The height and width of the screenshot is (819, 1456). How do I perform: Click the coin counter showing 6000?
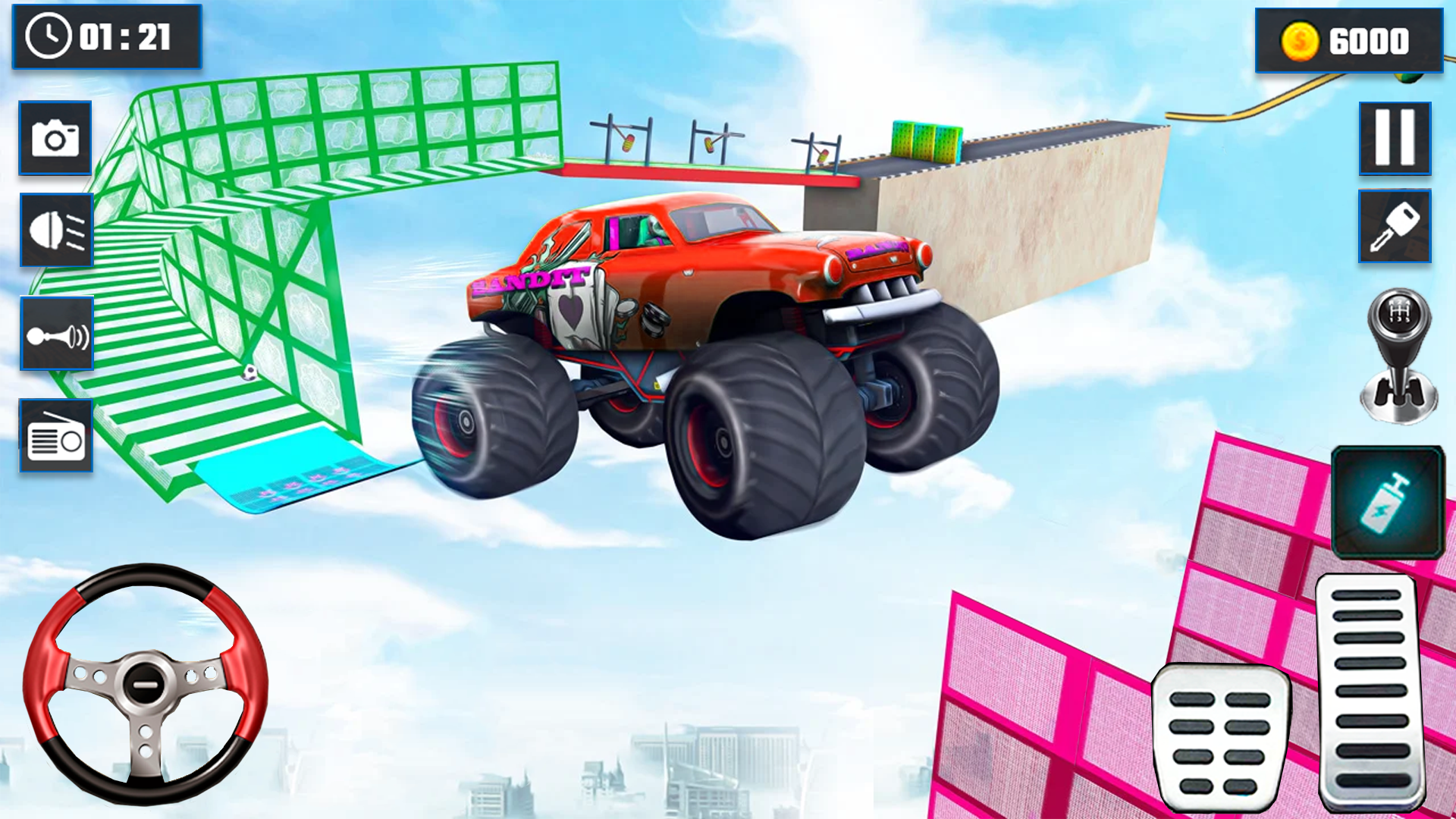coord(1349,41)
